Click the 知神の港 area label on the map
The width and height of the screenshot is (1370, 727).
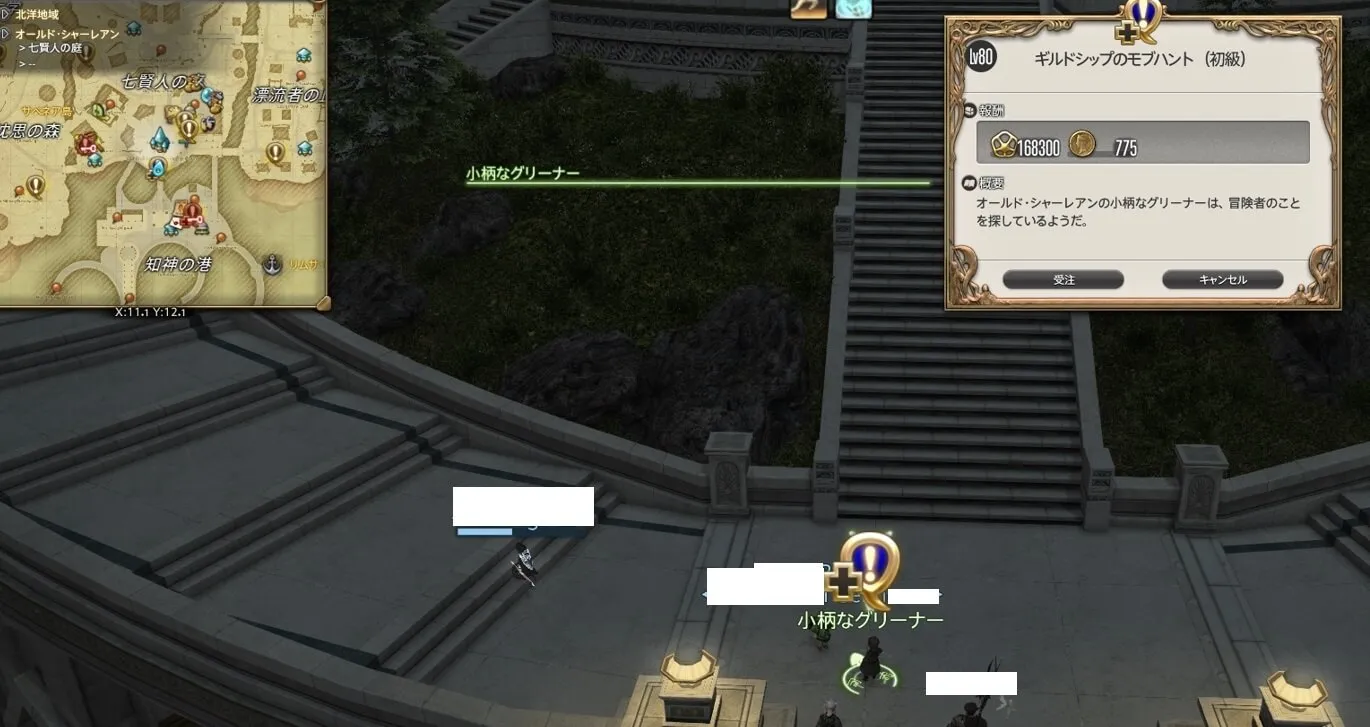(x=178, y=266)
